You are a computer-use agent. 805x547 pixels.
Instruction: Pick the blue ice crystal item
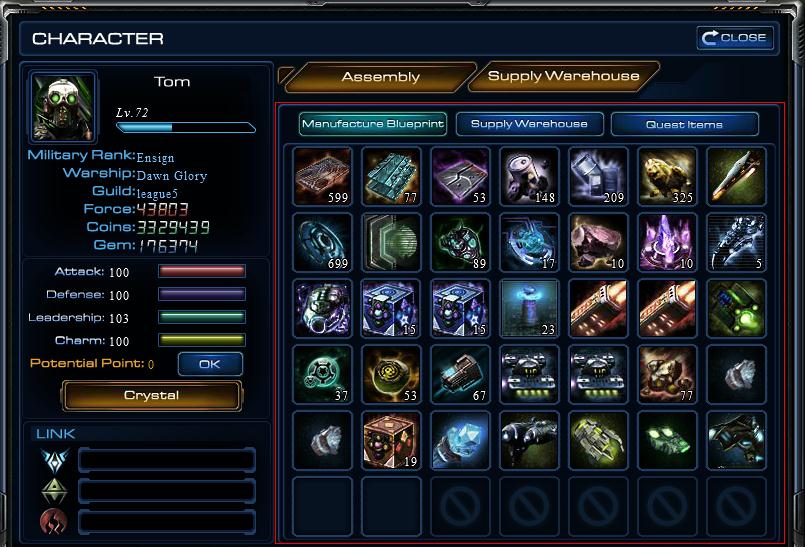[x=461, y=441]
